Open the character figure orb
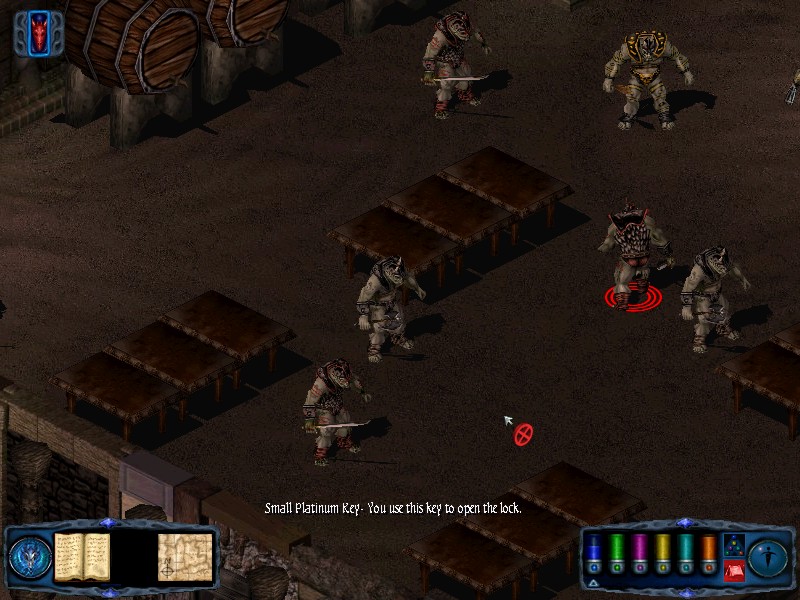 (768, 556)
